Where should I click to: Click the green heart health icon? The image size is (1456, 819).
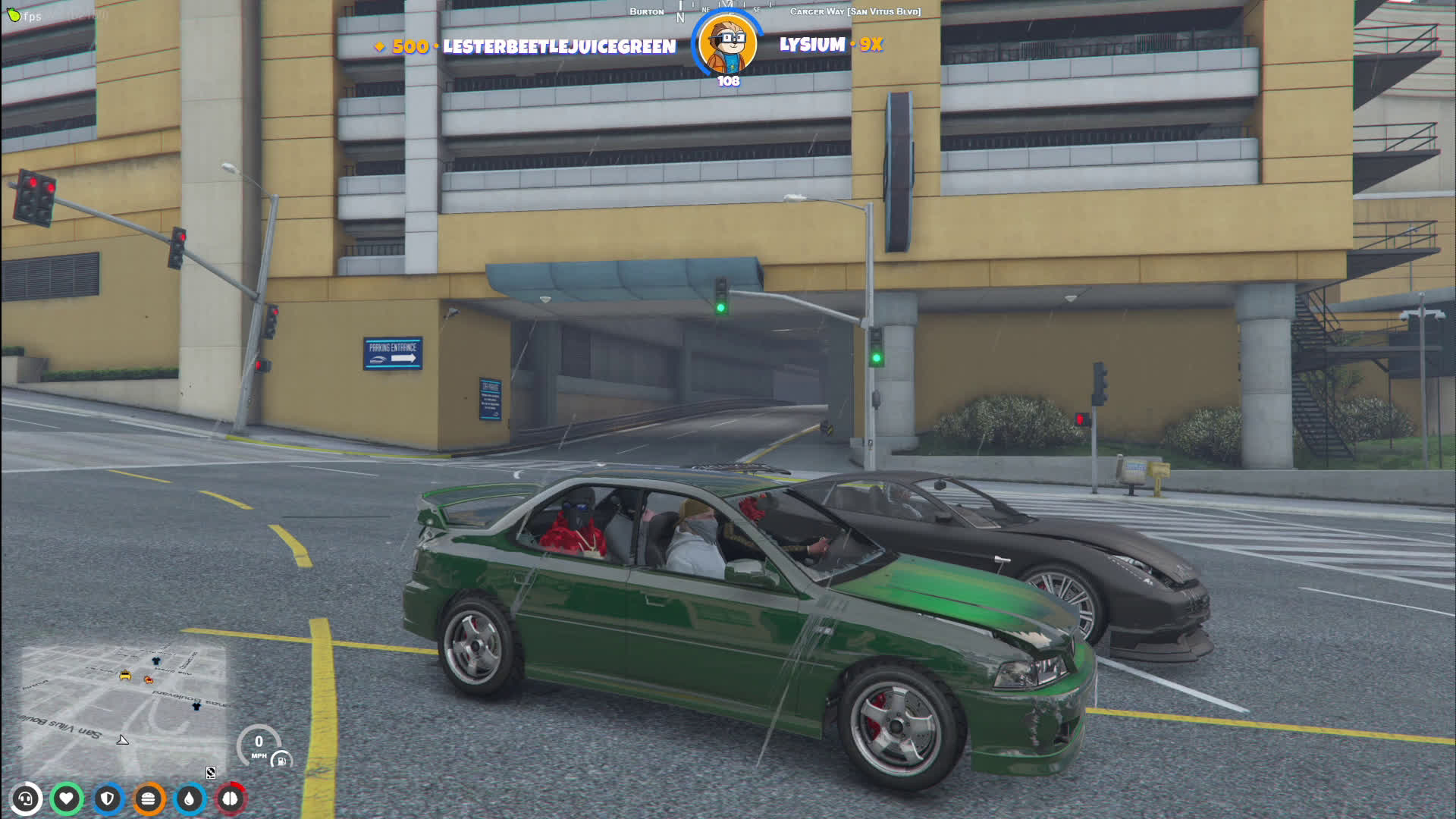click(67, 799)
